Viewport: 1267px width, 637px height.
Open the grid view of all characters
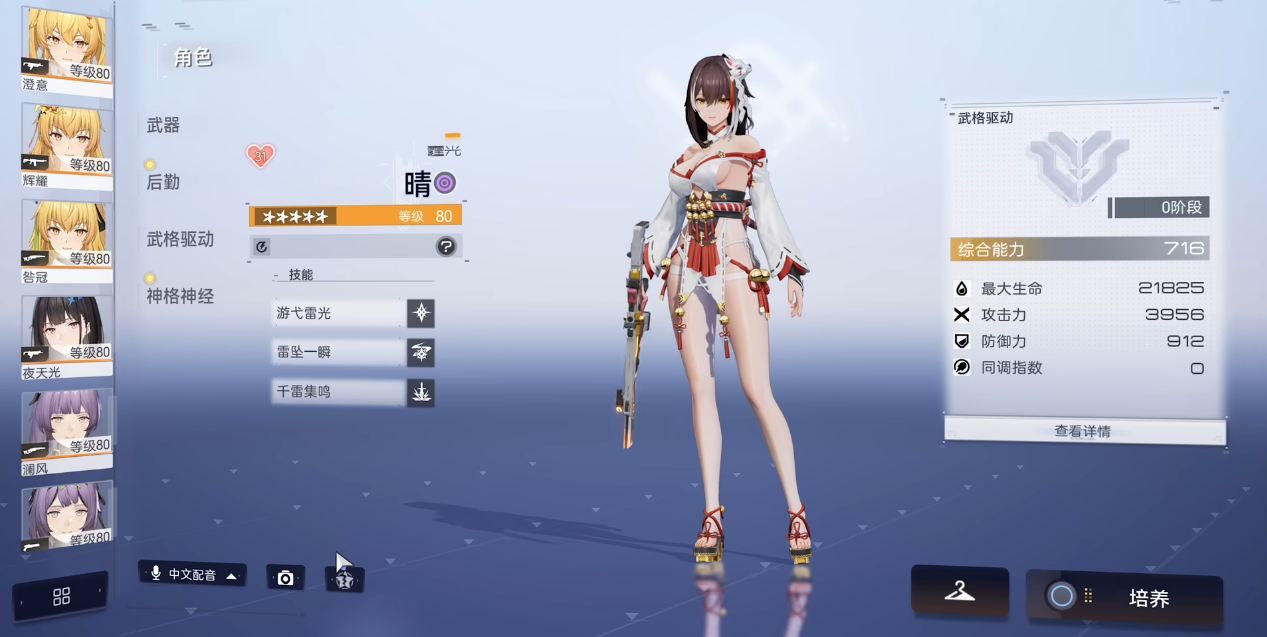tap(61, 597)
